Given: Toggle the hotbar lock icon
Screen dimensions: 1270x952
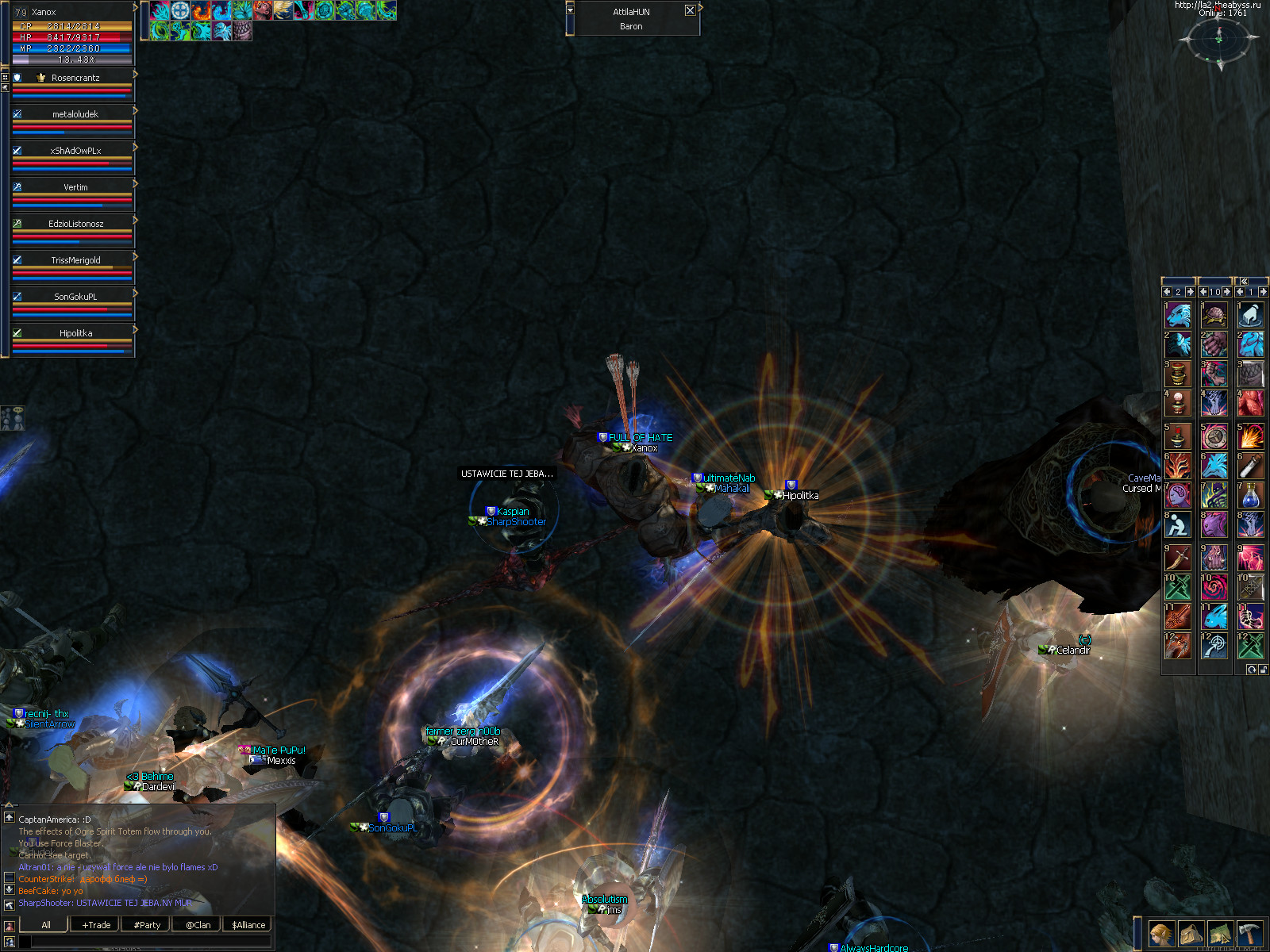Looking at the screenshot, I should [1263, 670].
